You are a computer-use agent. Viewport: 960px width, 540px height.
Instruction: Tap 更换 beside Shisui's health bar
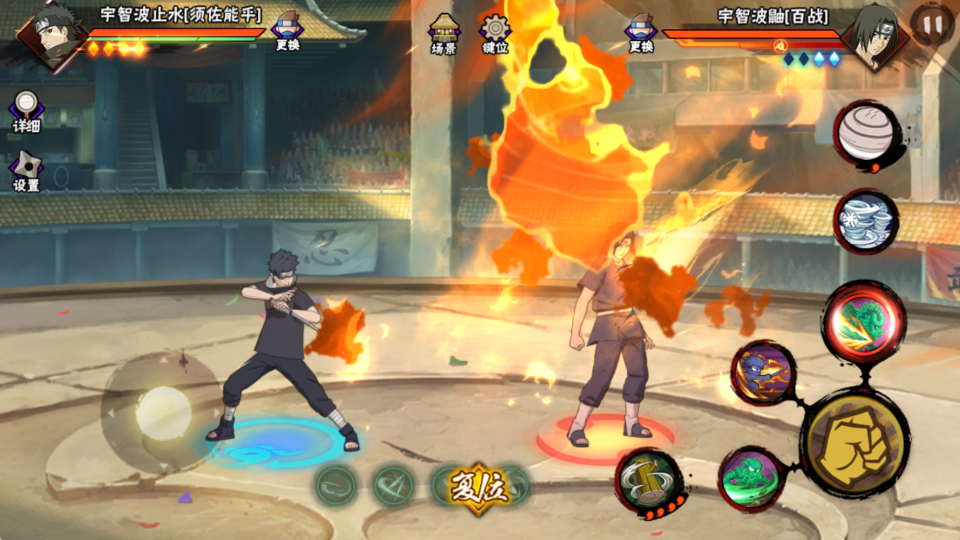coord(287,31)
